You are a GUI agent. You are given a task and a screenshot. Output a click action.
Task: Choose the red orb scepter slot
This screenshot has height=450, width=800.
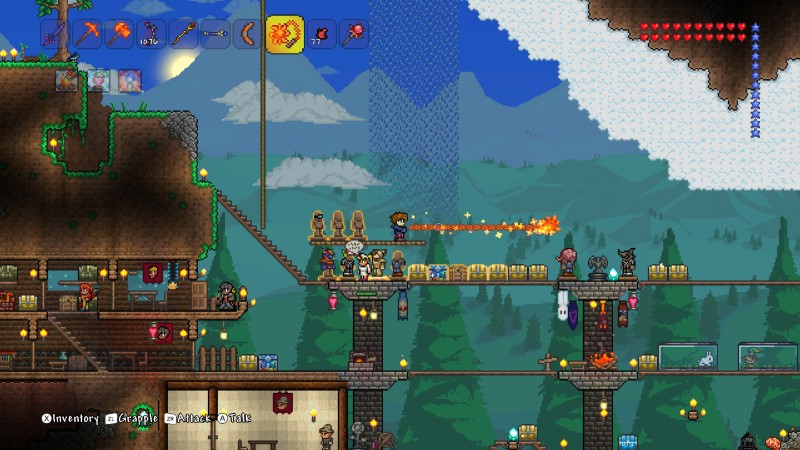point(352,36)
